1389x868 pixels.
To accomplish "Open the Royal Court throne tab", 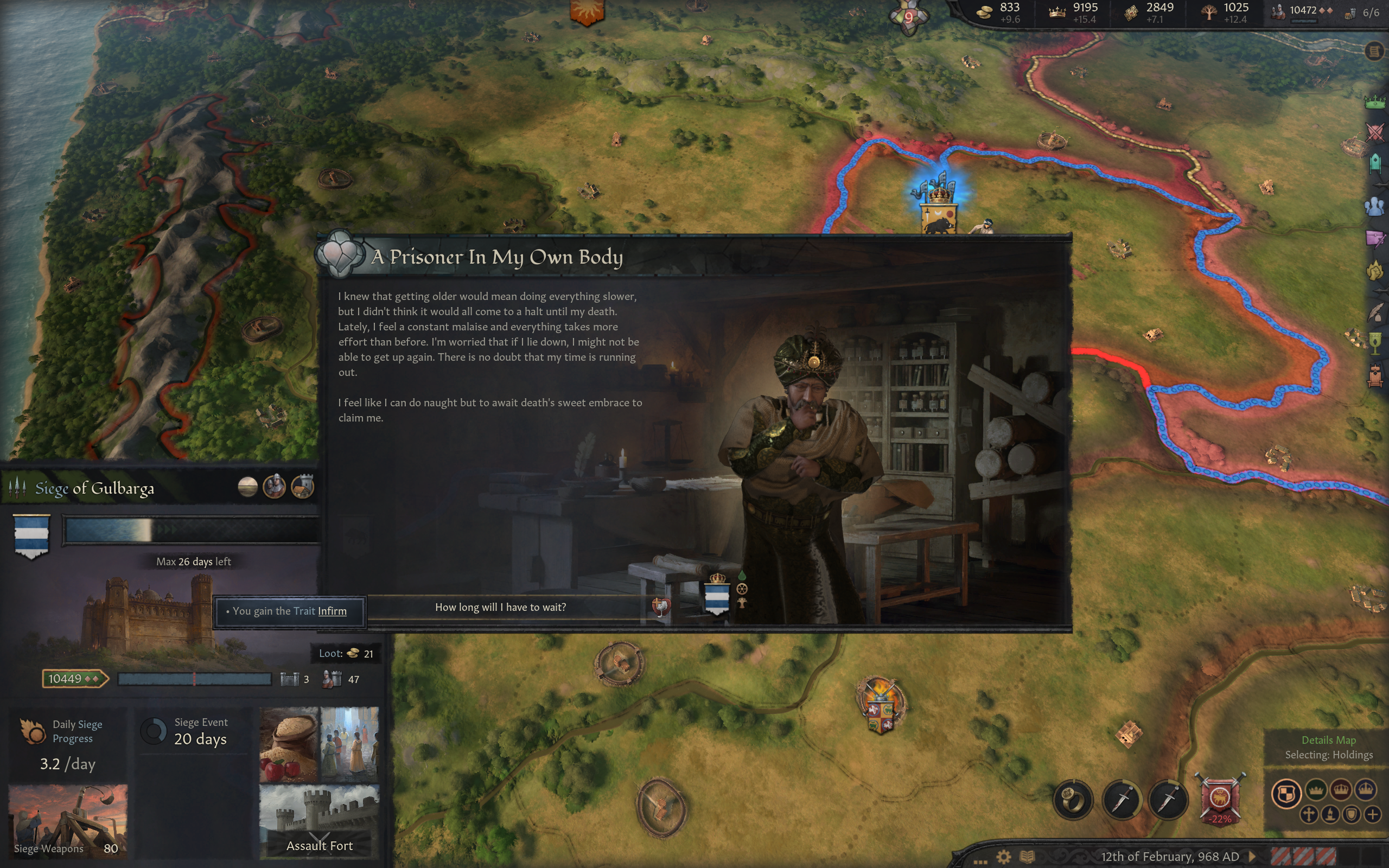I will coord(1375,376).
